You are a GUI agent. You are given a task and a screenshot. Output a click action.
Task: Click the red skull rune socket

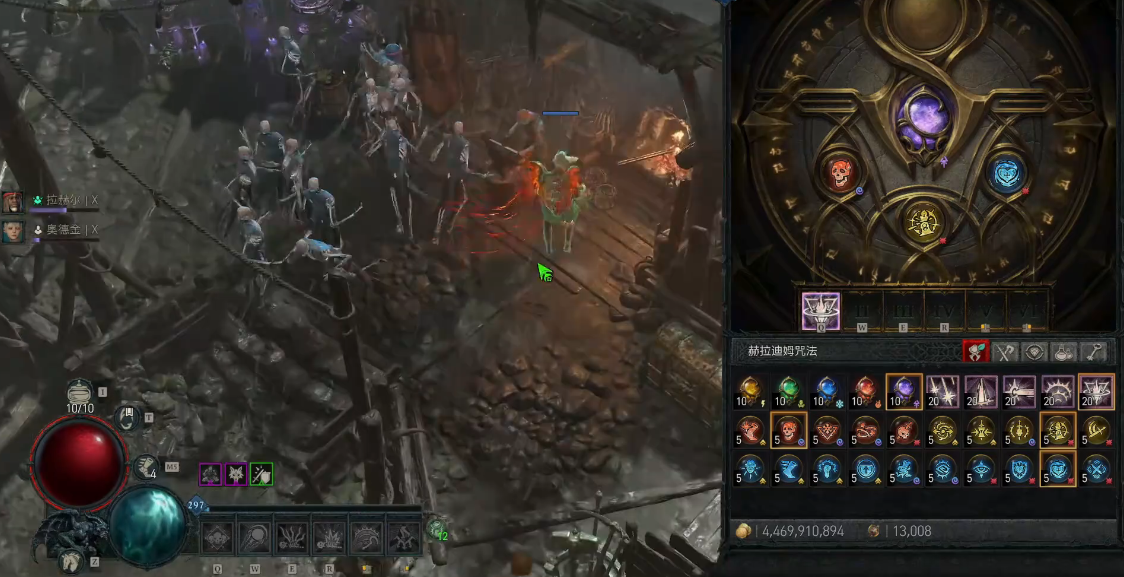click(839, 173)
